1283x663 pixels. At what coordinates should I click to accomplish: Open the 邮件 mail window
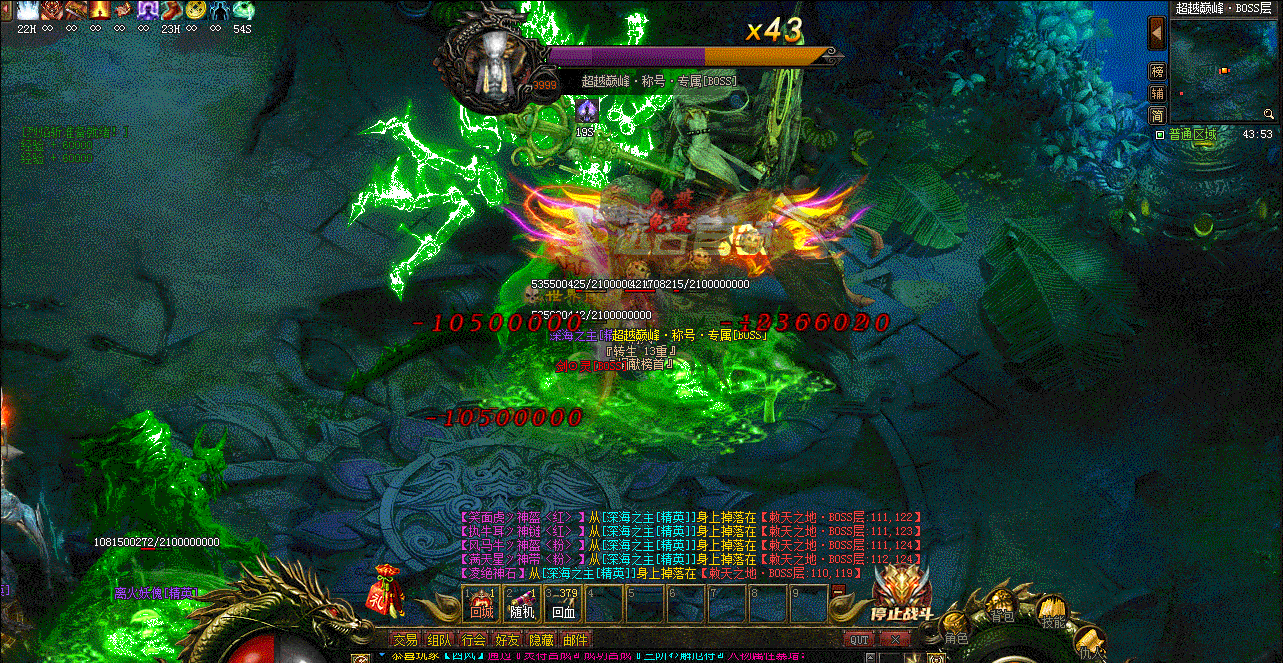(575, 640)
